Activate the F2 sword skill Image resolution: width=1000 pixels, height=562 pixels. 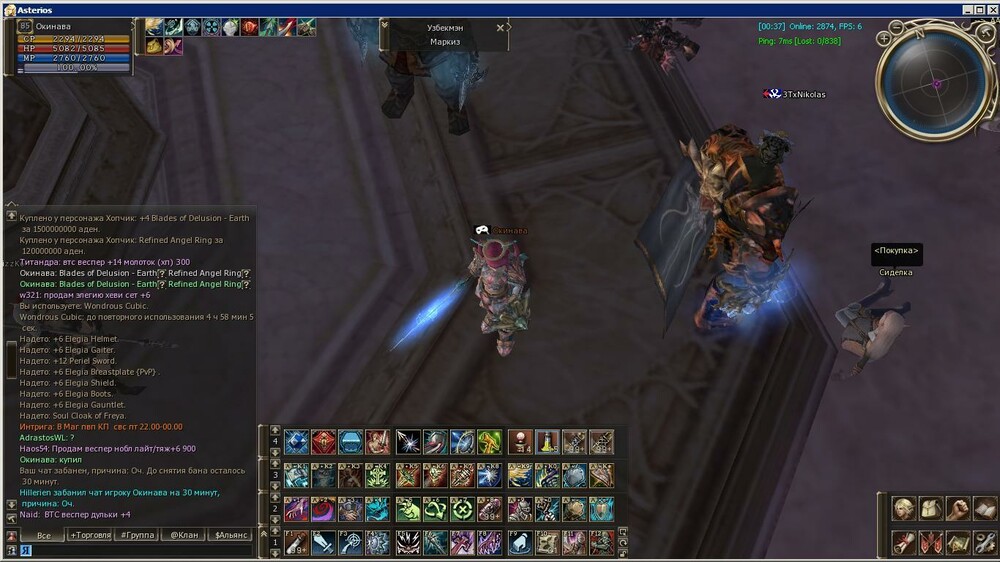pos(324,543)
